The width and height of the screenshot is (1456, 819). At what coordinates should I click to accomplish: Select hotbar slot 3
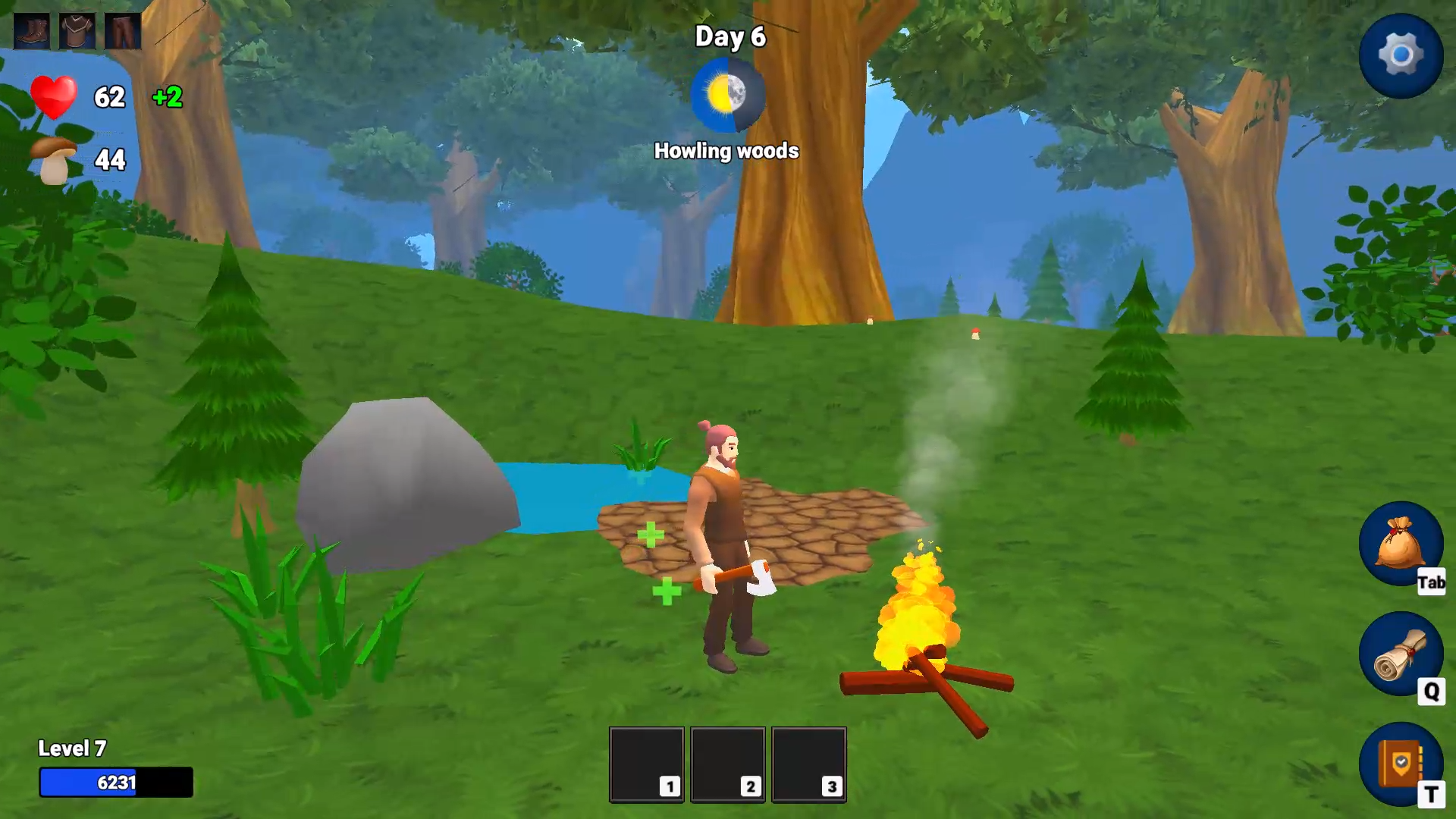click(x=809, y=764)
